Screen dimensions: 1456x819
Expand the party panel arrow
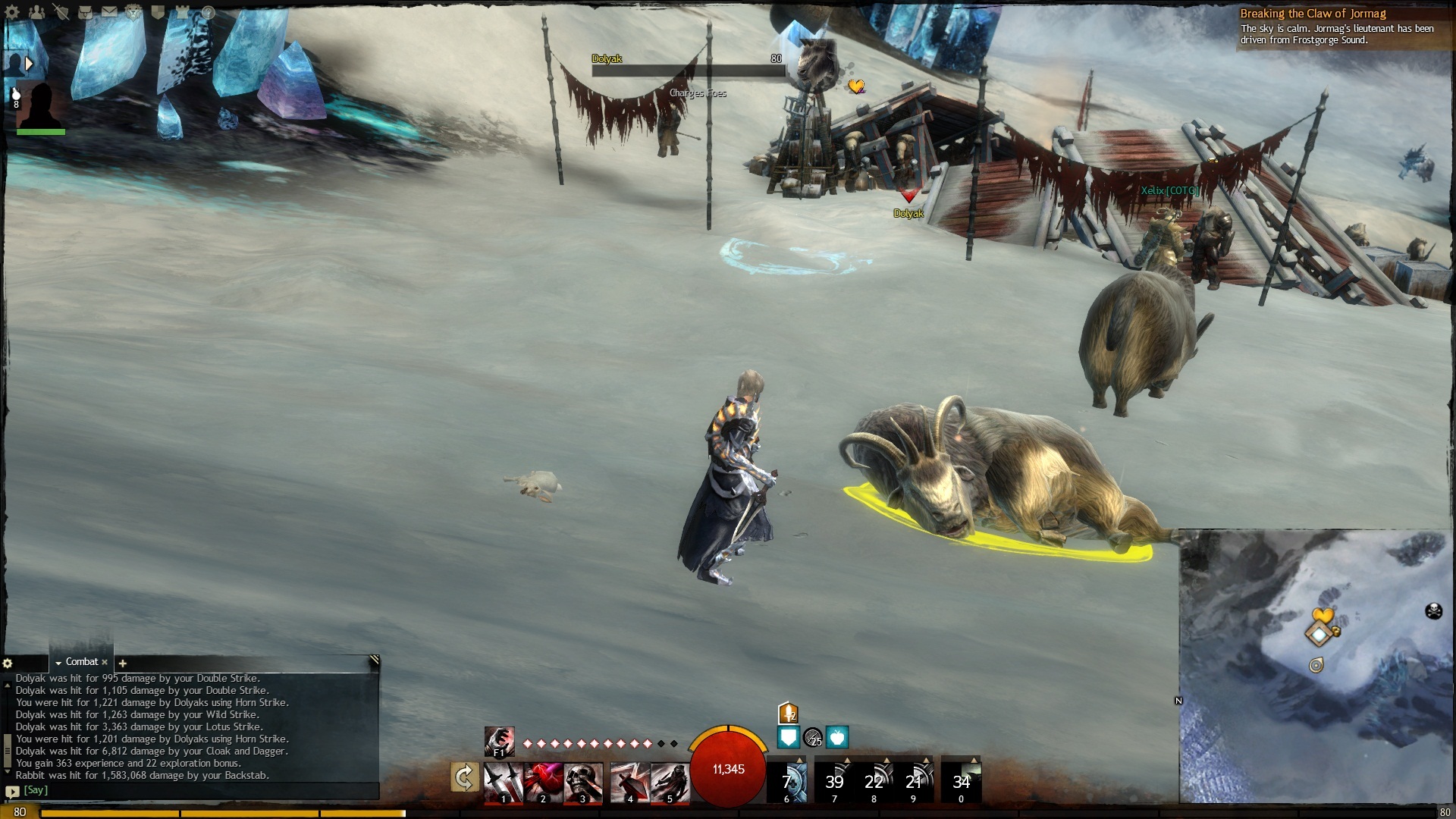(29, 64)
